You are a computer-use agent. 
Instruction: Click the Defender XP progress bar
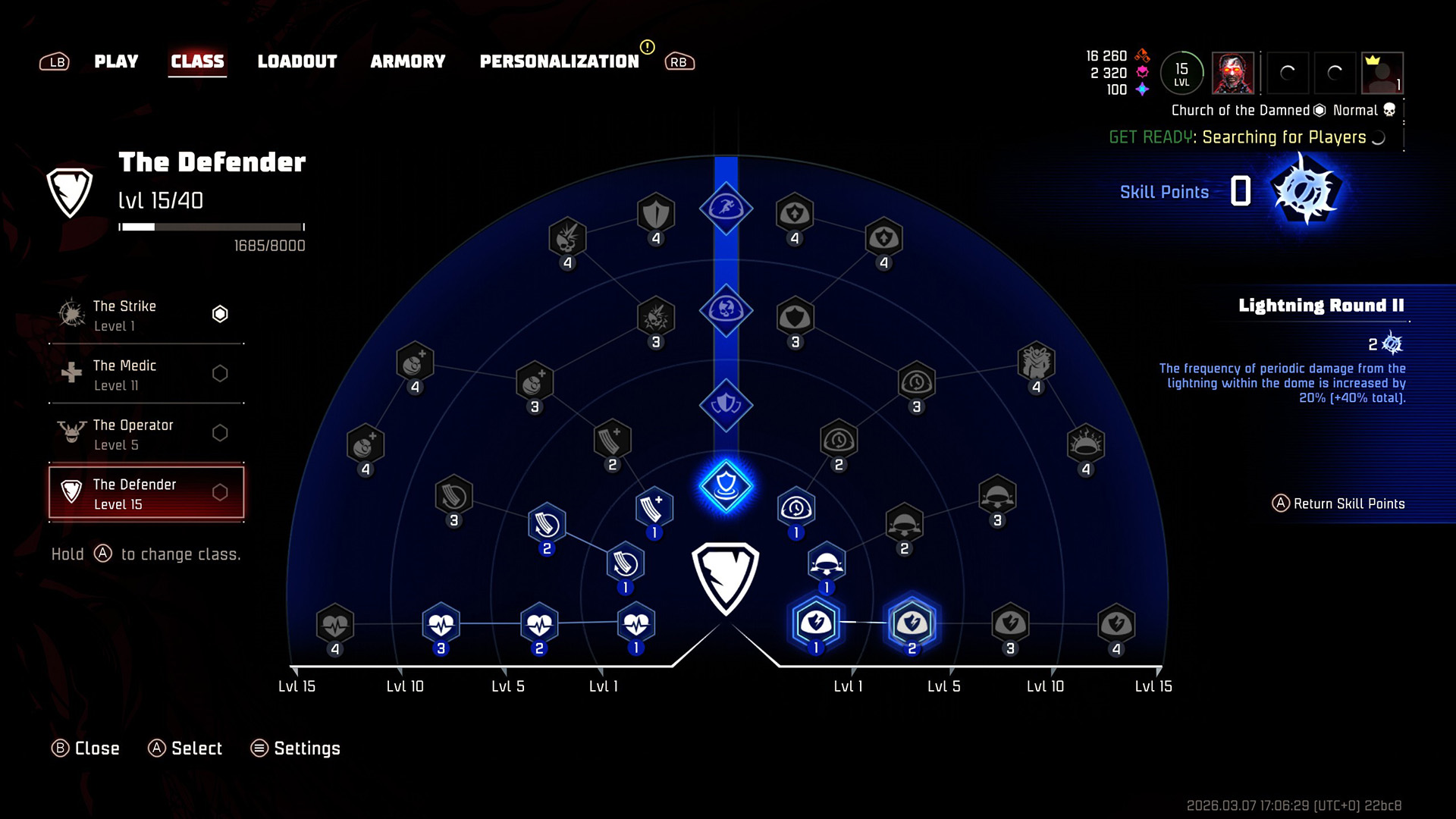[x=212, y=225]
